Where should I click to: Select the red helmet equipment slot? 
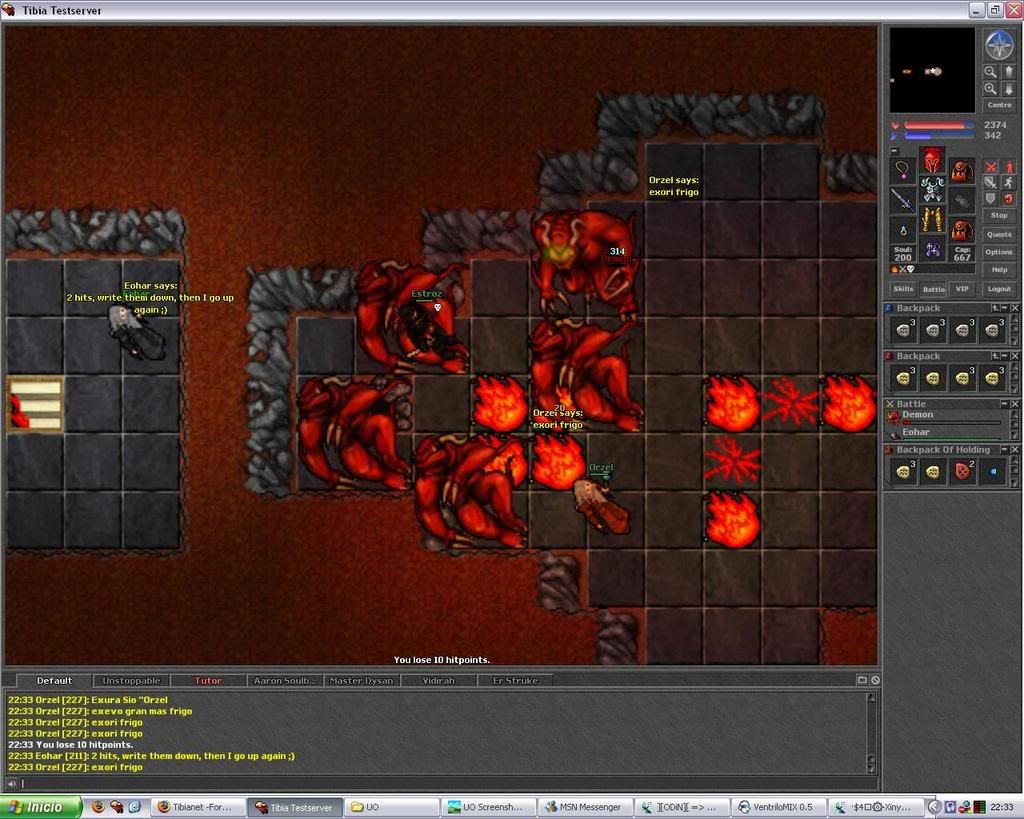(932, 160)
